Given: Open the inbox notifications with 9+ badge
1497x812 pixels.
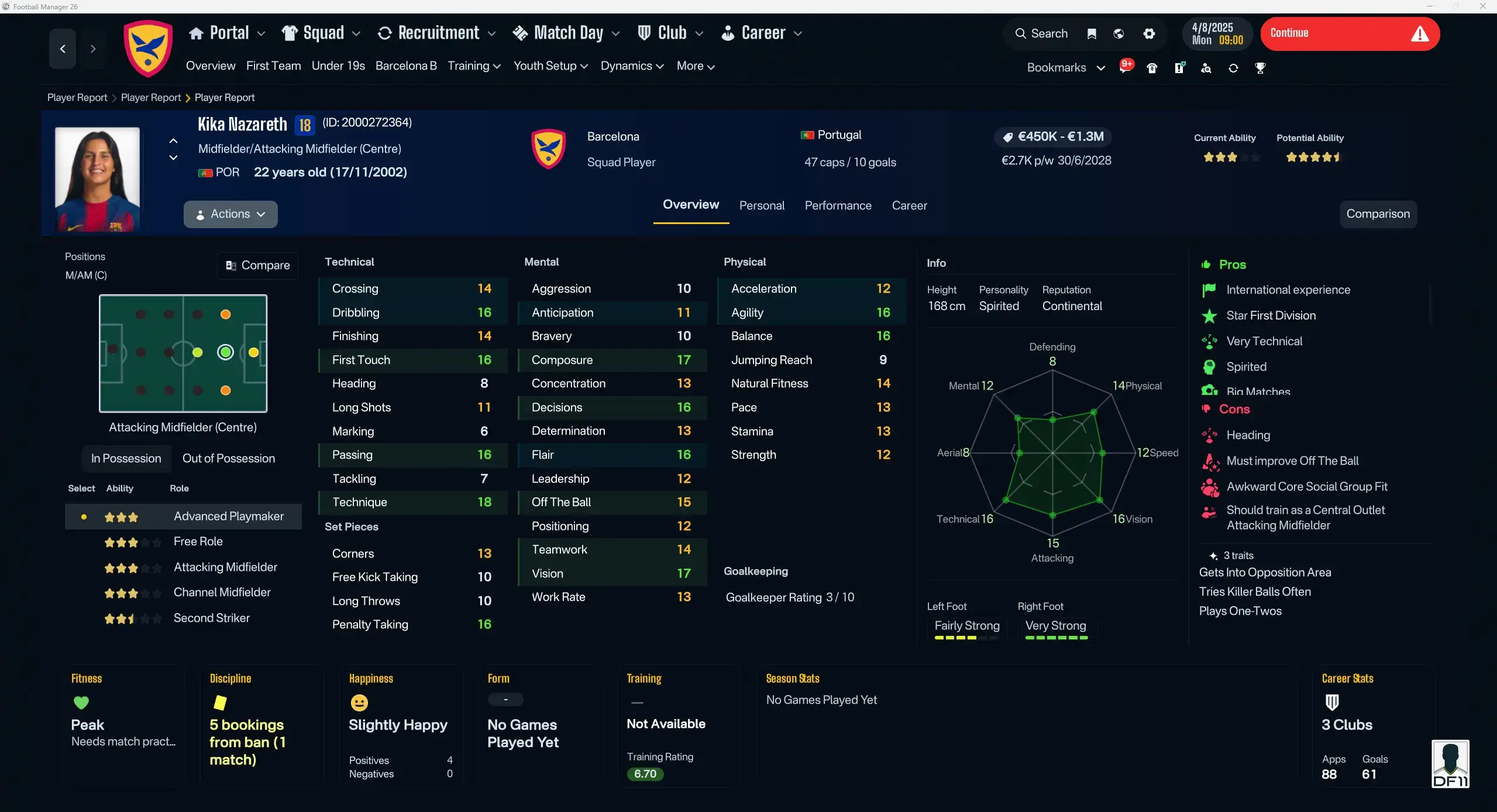Looking at the screenshot, I should 1126,67.
